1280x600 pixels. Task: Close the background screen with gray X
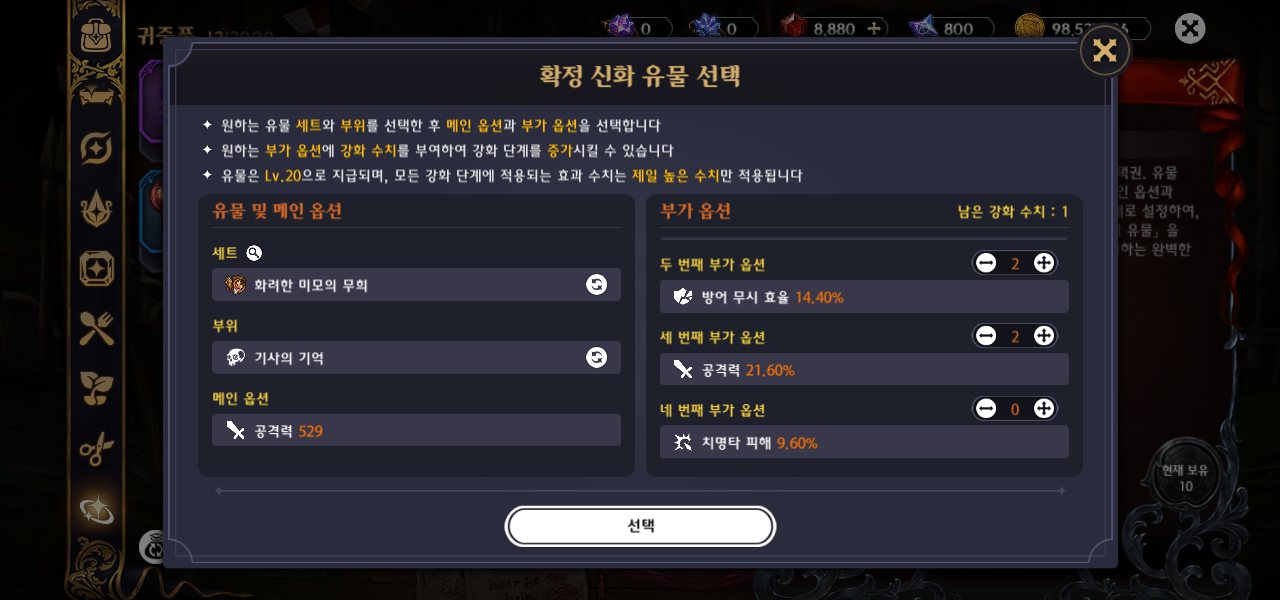(1190, 28)
